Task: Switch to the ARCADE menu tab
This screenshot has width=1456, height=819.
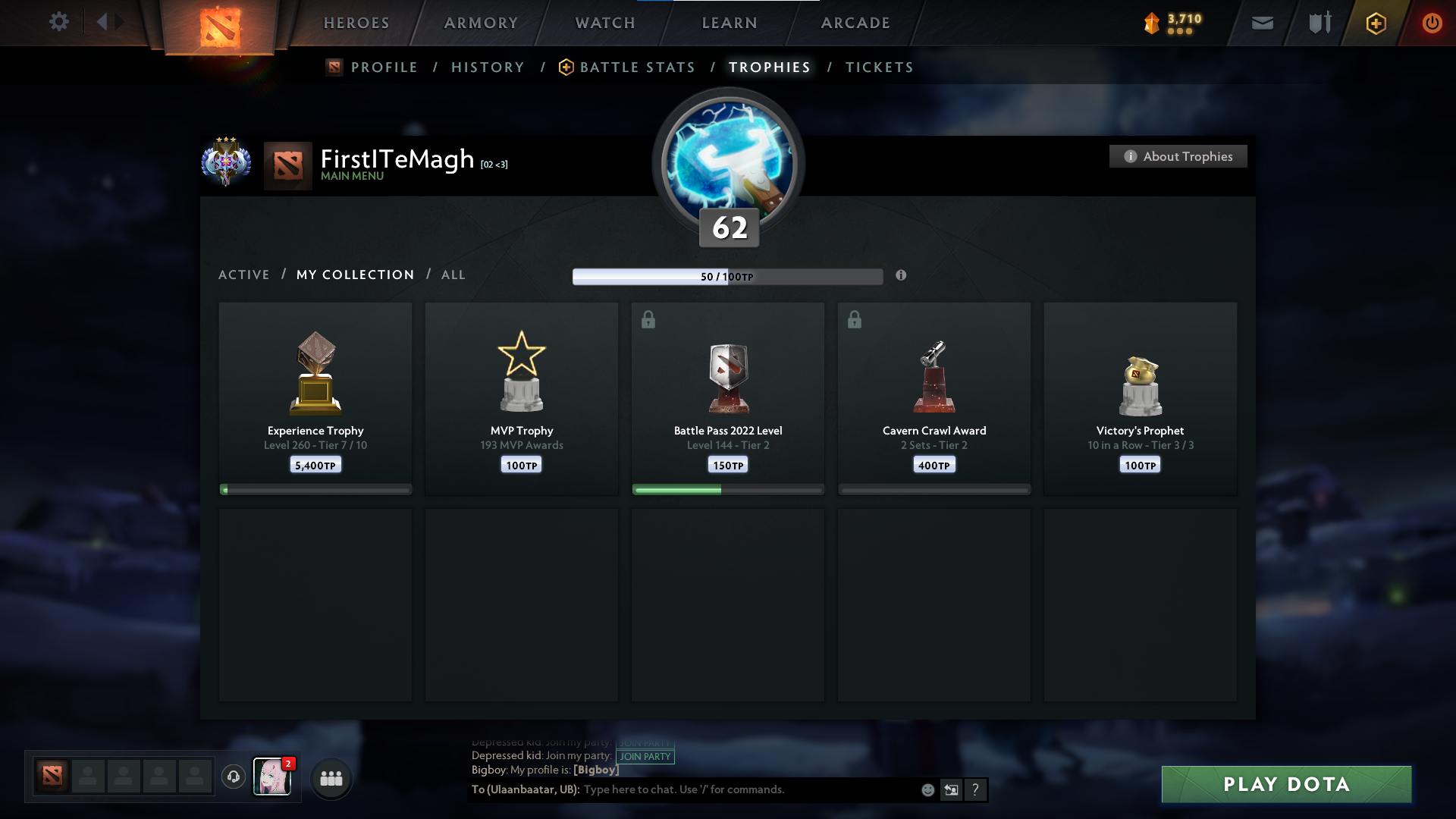Action: [x=855, y=23]
